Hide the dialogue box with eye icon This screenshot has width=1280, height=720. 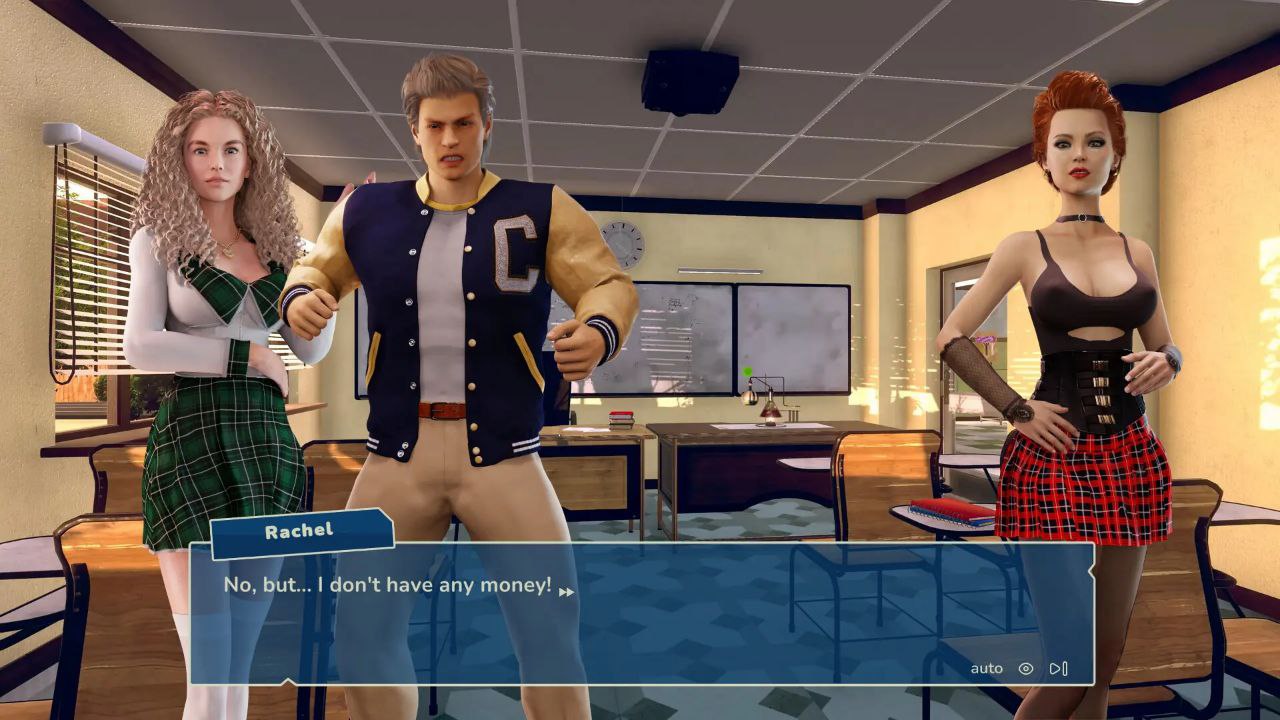click(1025, 668)
